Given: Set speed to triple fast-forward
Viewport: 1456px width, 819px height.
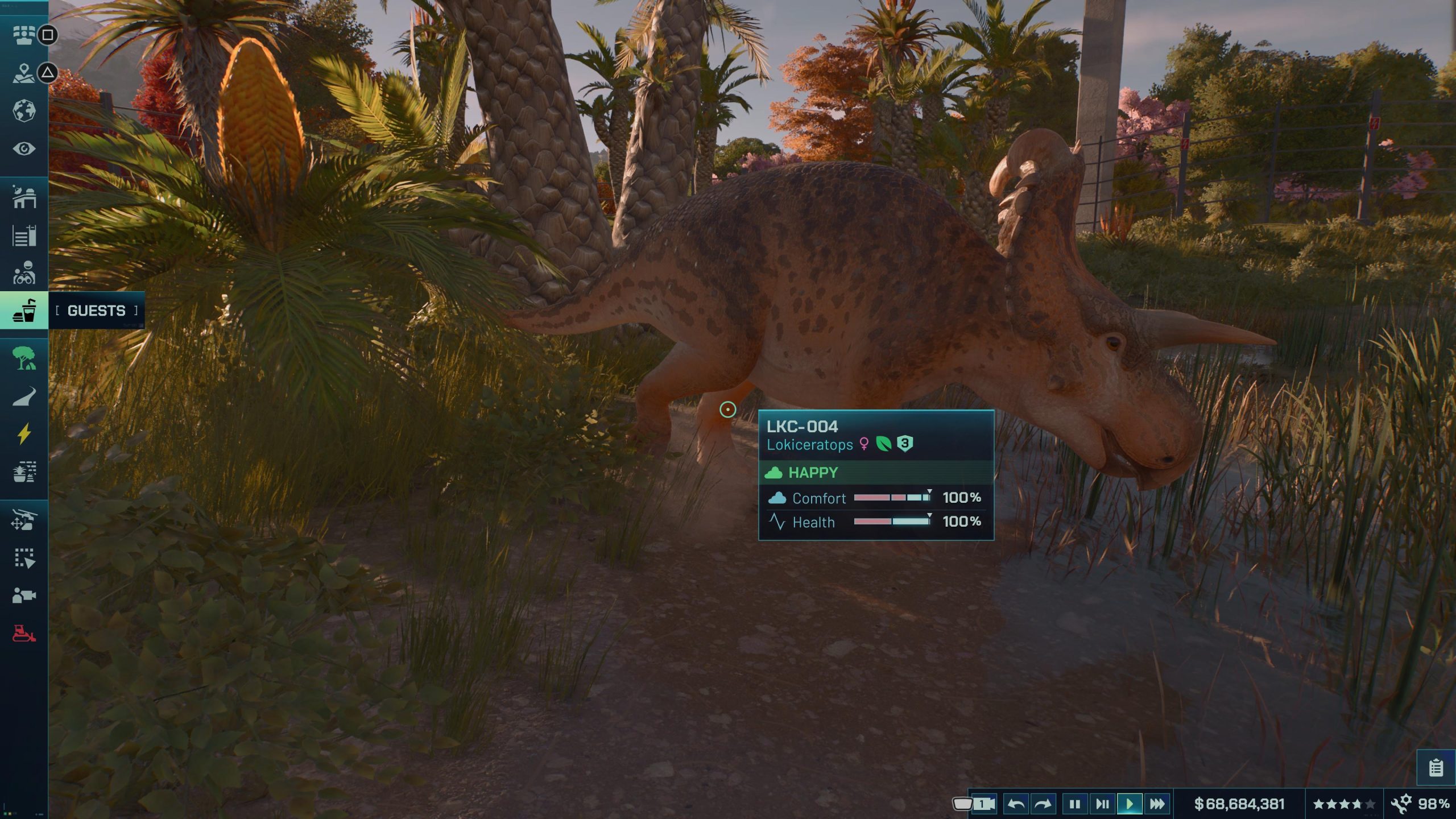Looking at the screenshot, I should click(x=1157, y=804).
